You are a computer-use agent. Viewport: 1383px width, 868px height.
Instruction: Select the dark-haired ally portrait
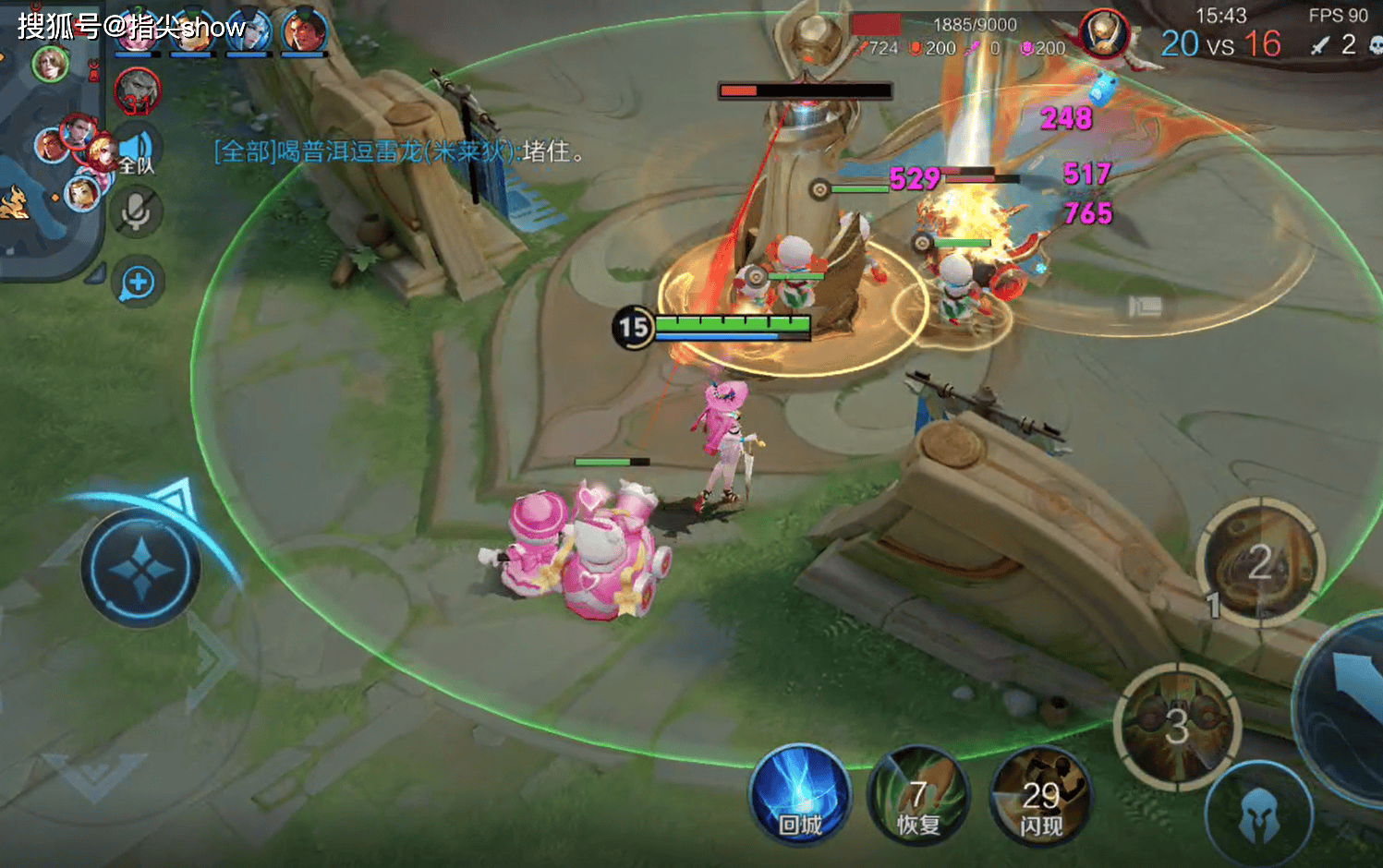coord(304,31)
